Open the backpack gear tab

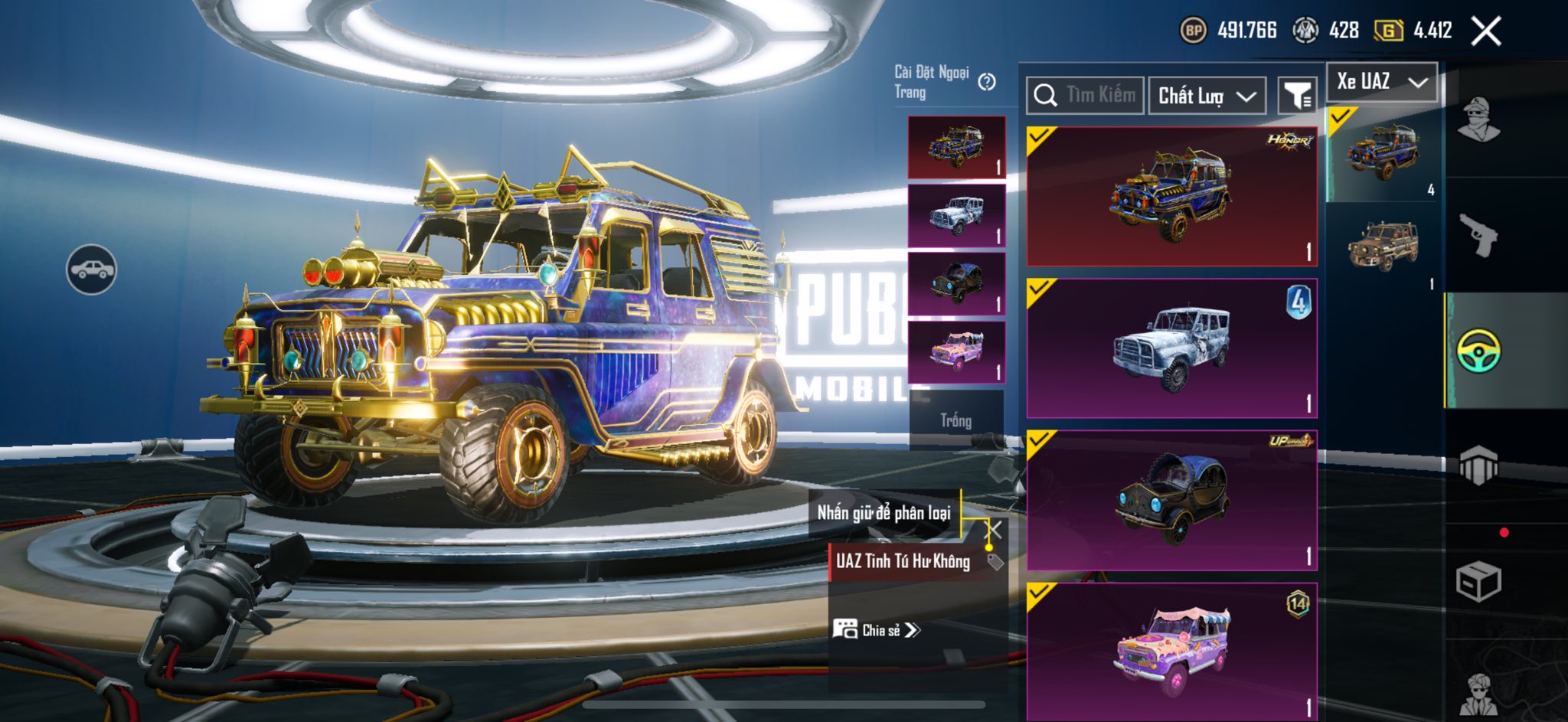coord(1478,465)
